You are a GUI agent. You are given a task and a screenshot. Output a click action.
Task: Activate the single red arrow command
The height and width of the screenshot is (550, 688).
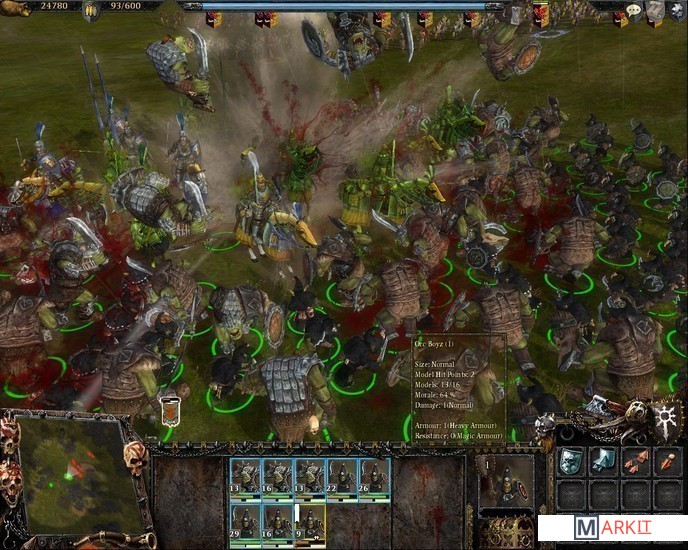coord(667,461)
